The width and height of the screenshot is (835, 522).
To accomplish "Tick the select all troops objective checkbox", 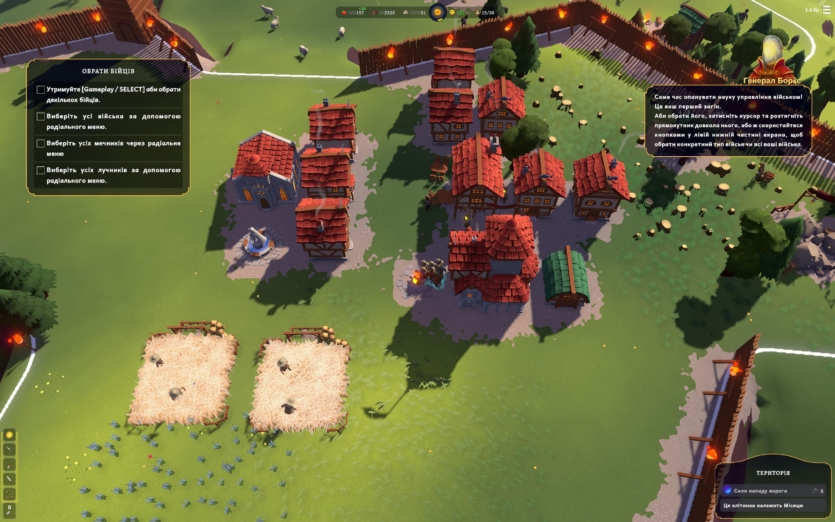I will 41,116.
